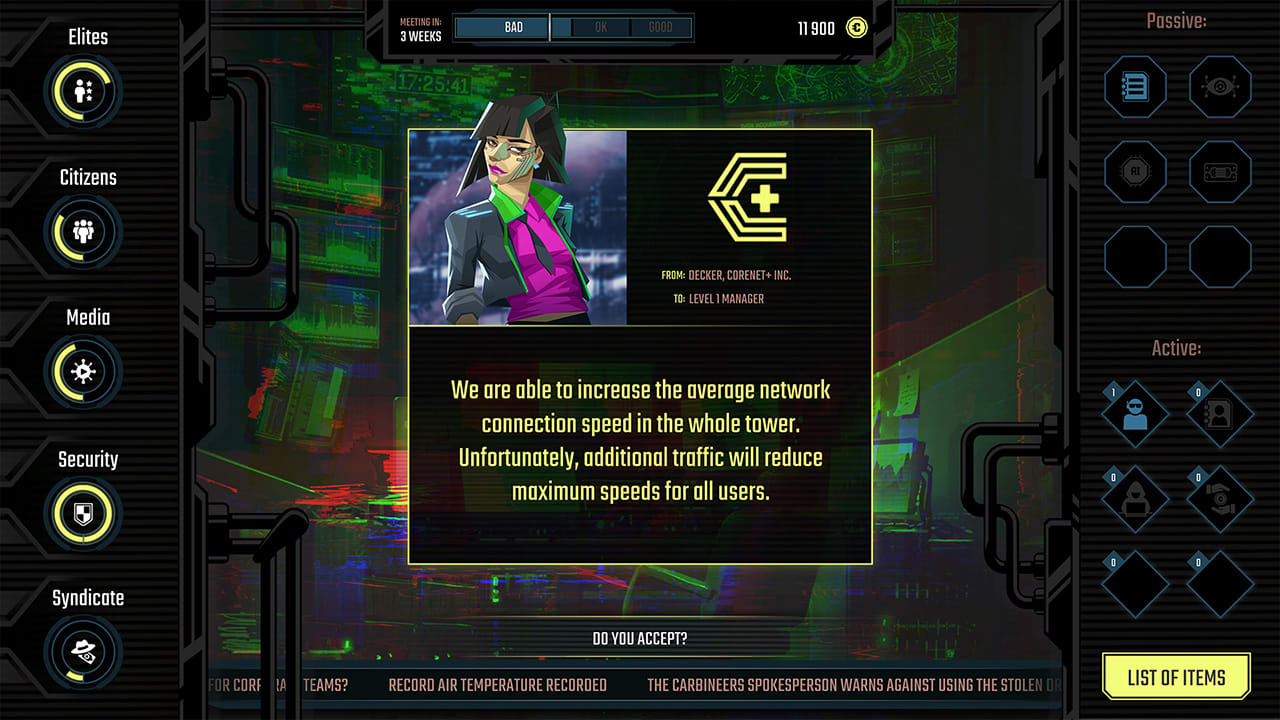Select the hooded hacker active item

1135,497
